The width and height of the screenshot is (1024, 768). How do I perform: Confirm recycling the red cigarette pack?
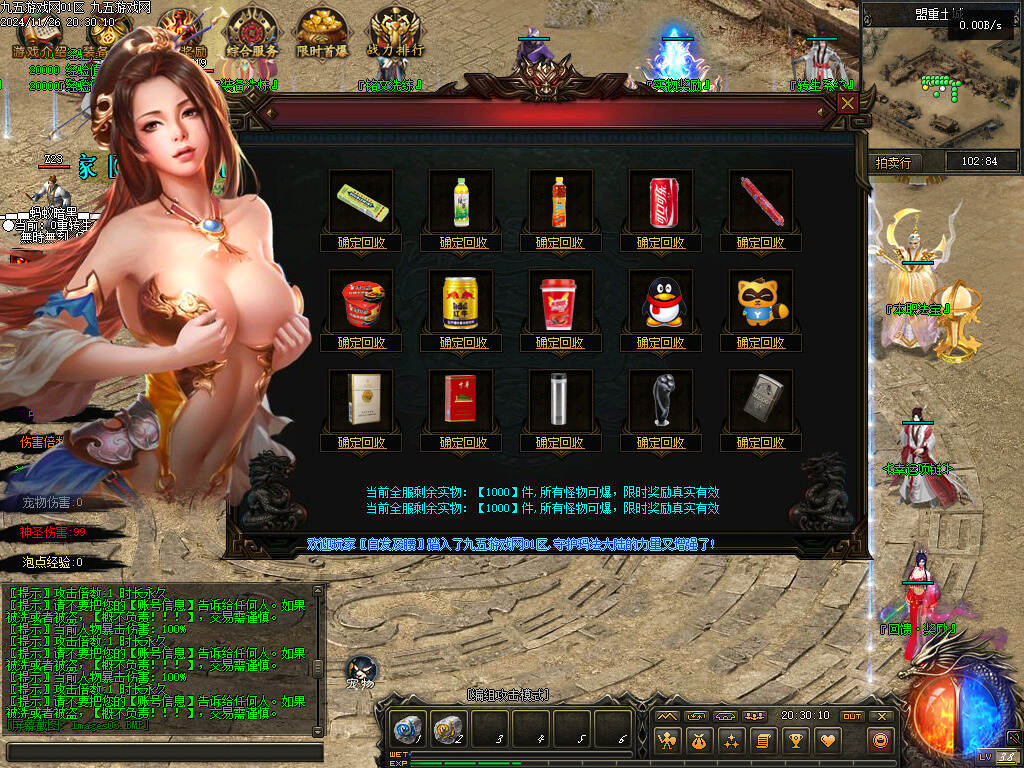click(461, 442)
